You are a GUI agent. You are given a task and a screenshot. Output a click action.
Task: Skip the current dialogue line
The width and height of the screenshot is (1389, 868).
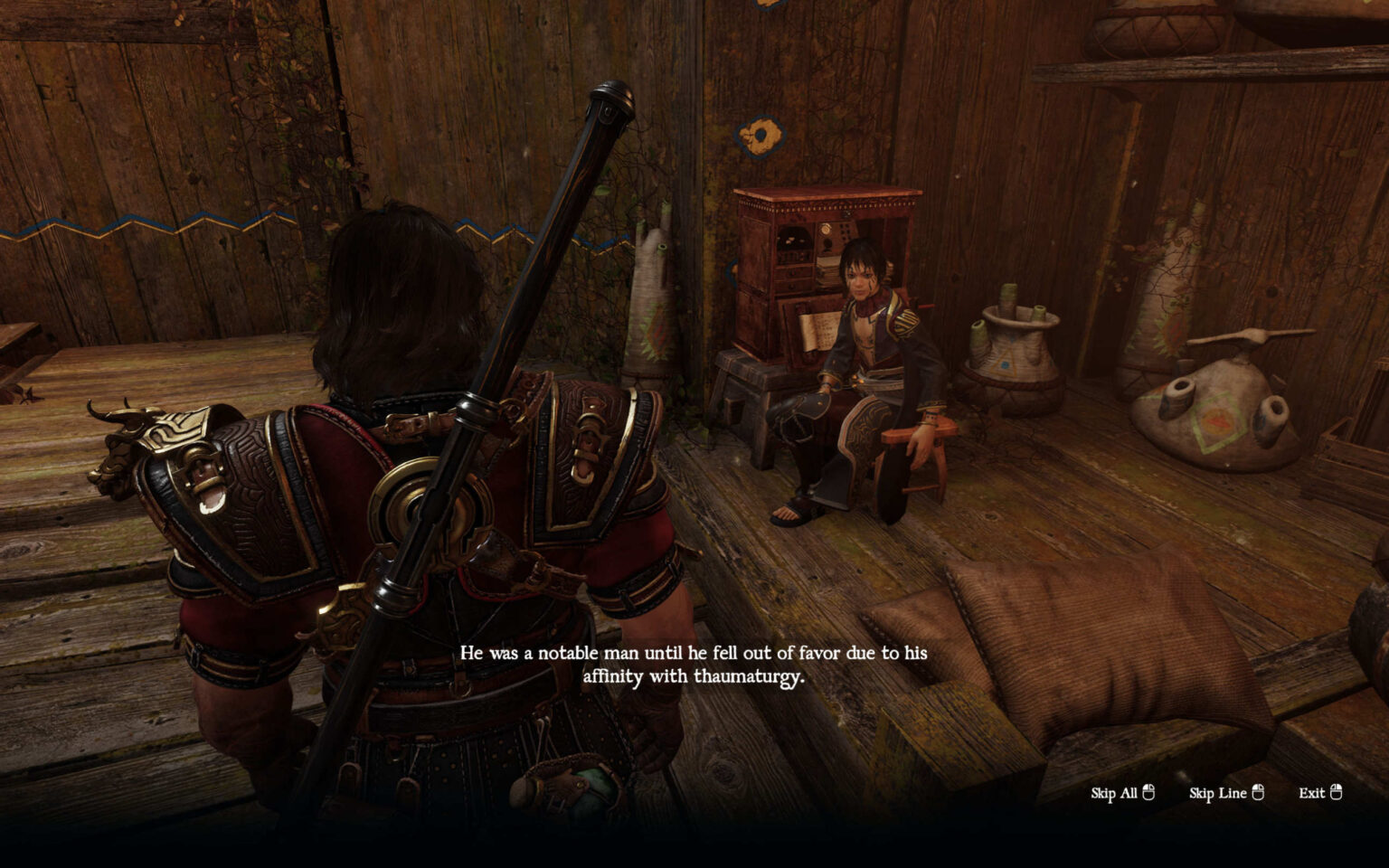[1225, 793]
